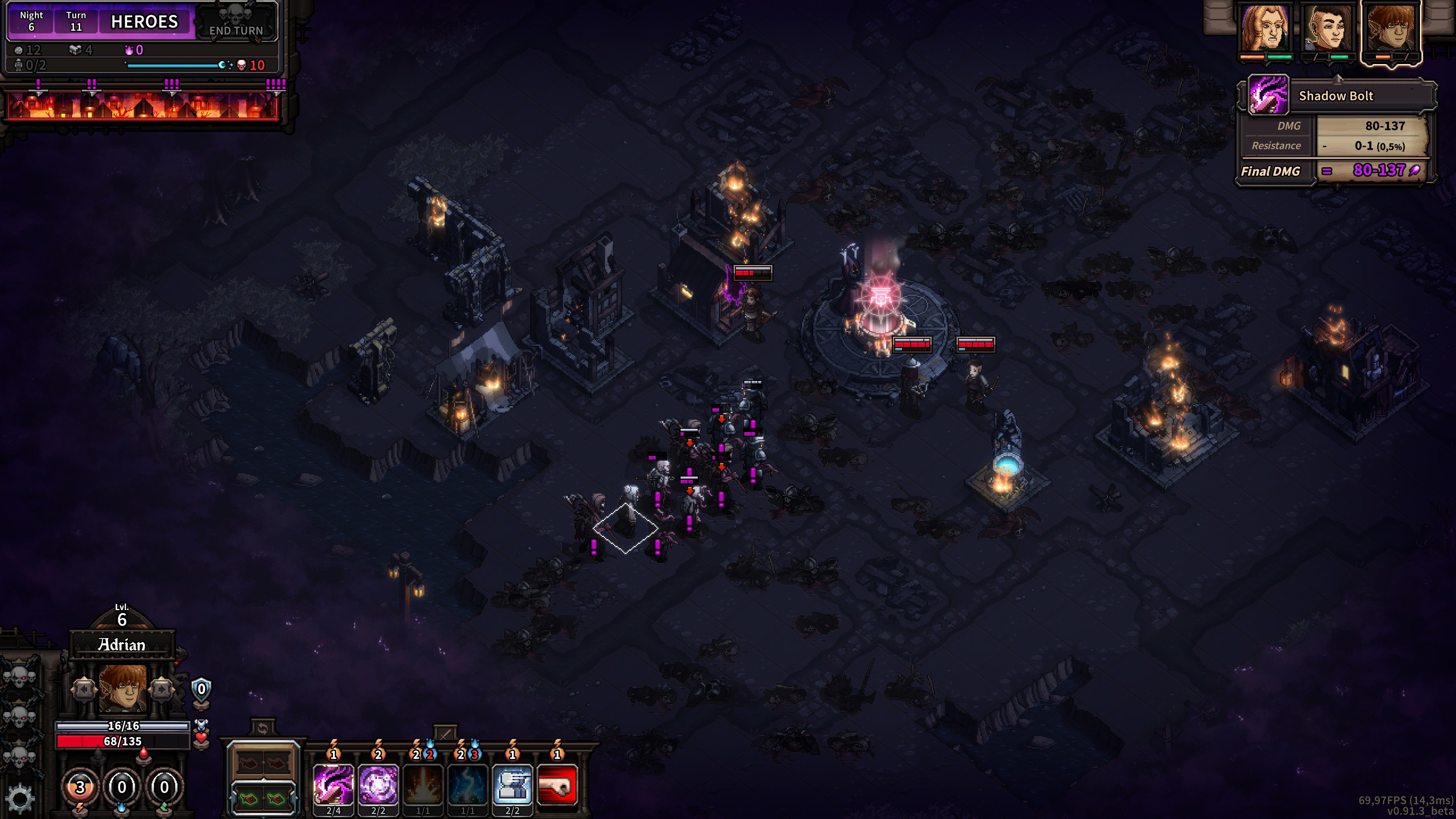The image size is (1456, 819).
Task: Choose the dimmed blue lightning ability
Action: coord(468,784)
